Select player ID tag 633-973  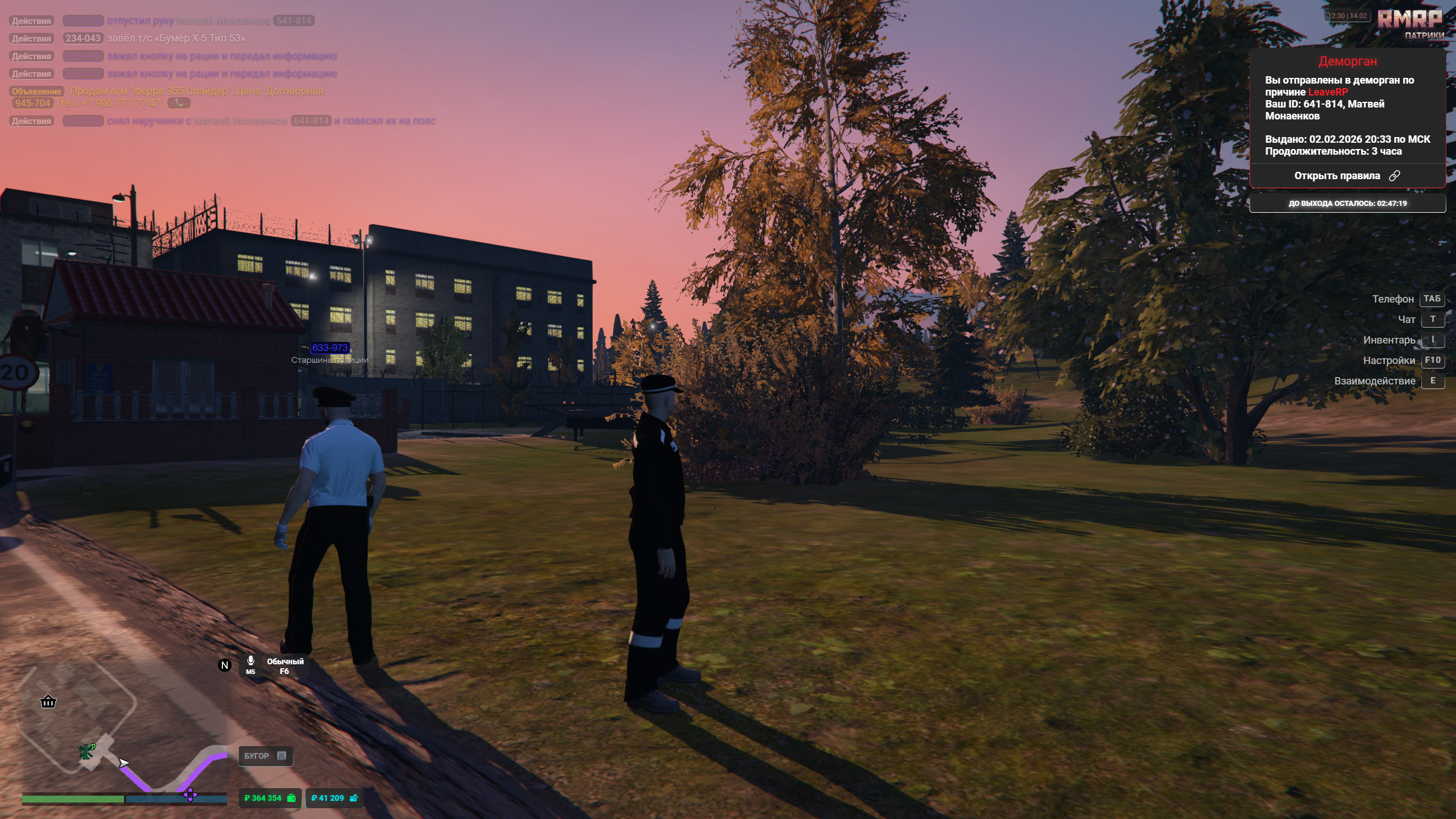click(329, 348)
